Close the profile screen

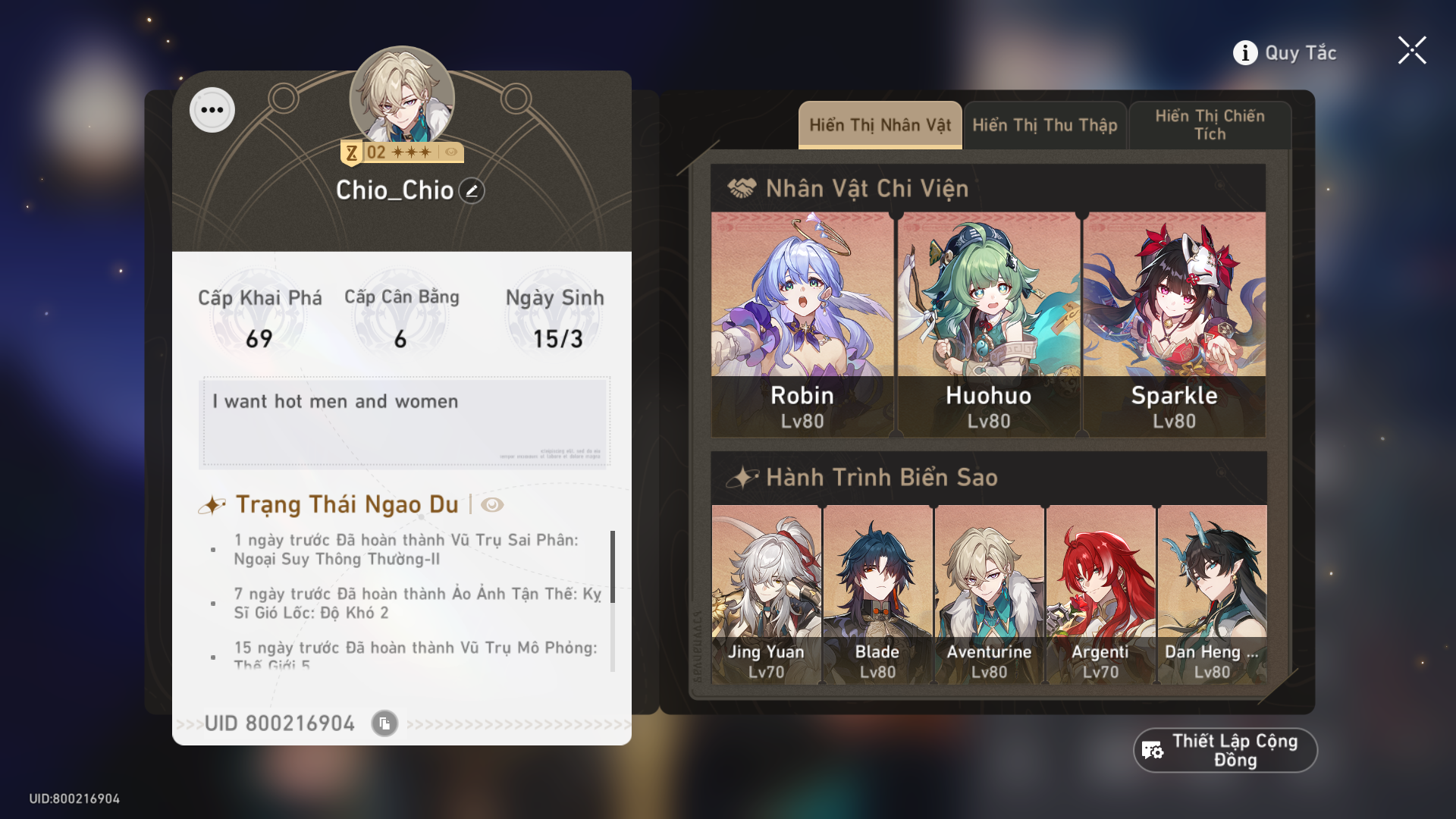pyautogui.click(x=1412, y=51)
